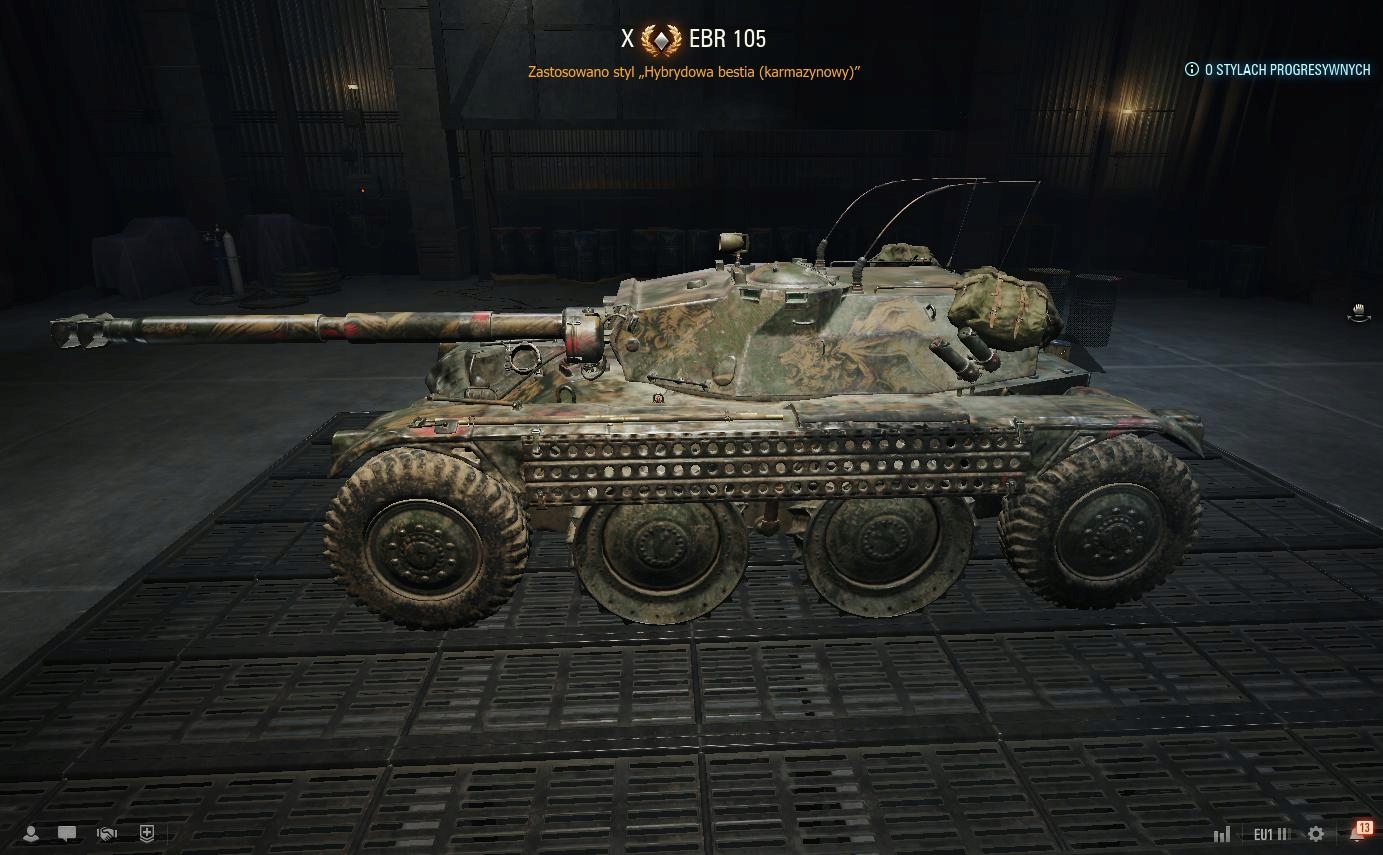The image size is (1383, 855).
Task: Open settings via the gear icon
Action: [x=1316, y=834]
